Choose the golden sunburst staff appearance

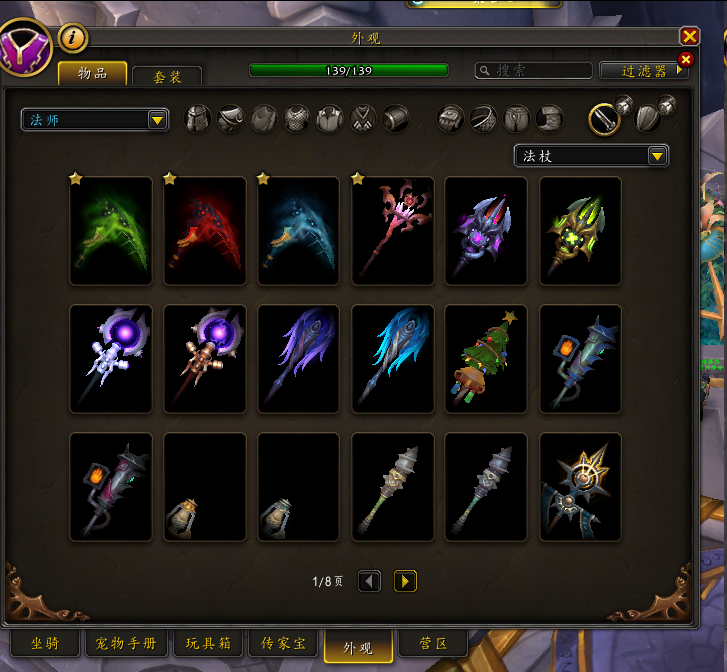[x=580, y=487]
